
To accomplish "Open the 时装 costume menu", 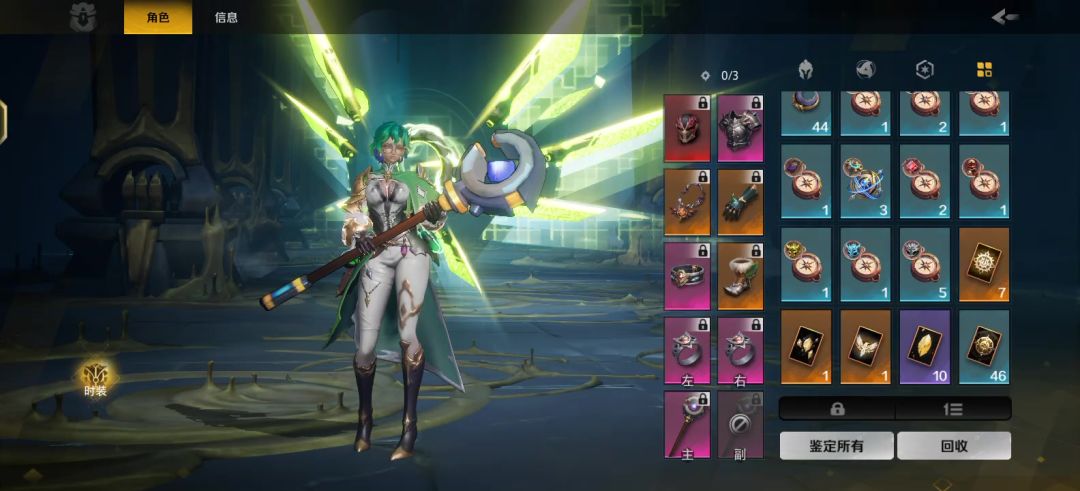I will coord(97,379).
